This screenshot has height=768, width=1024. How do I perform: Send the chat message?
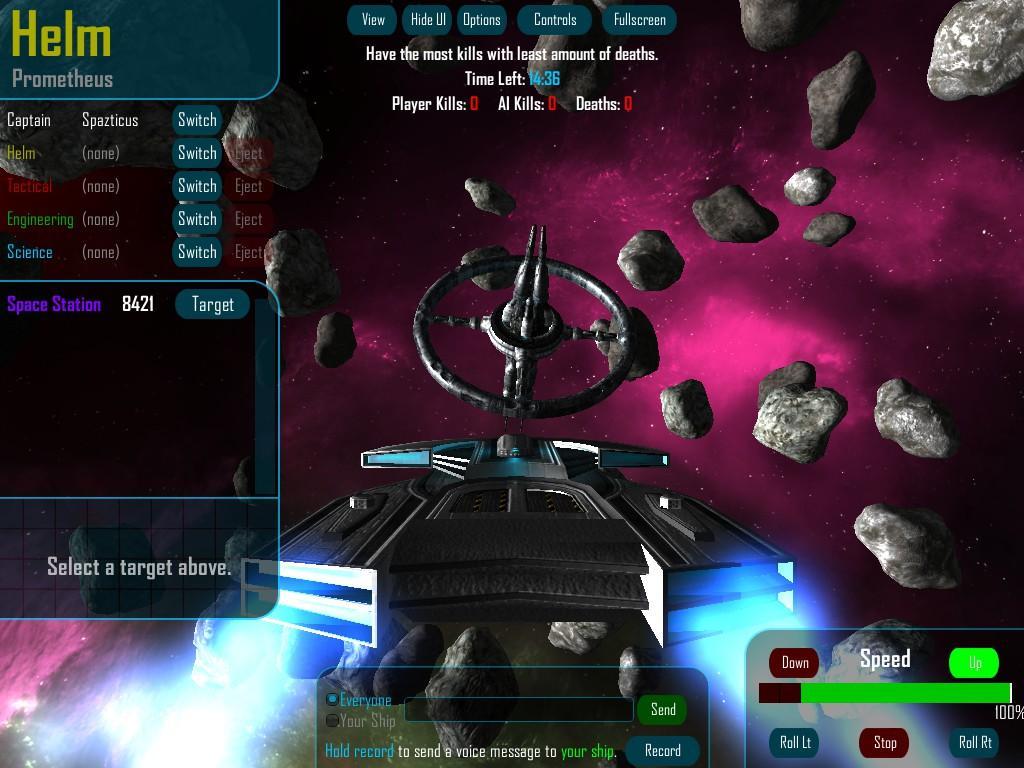click(x=663, y=710)
